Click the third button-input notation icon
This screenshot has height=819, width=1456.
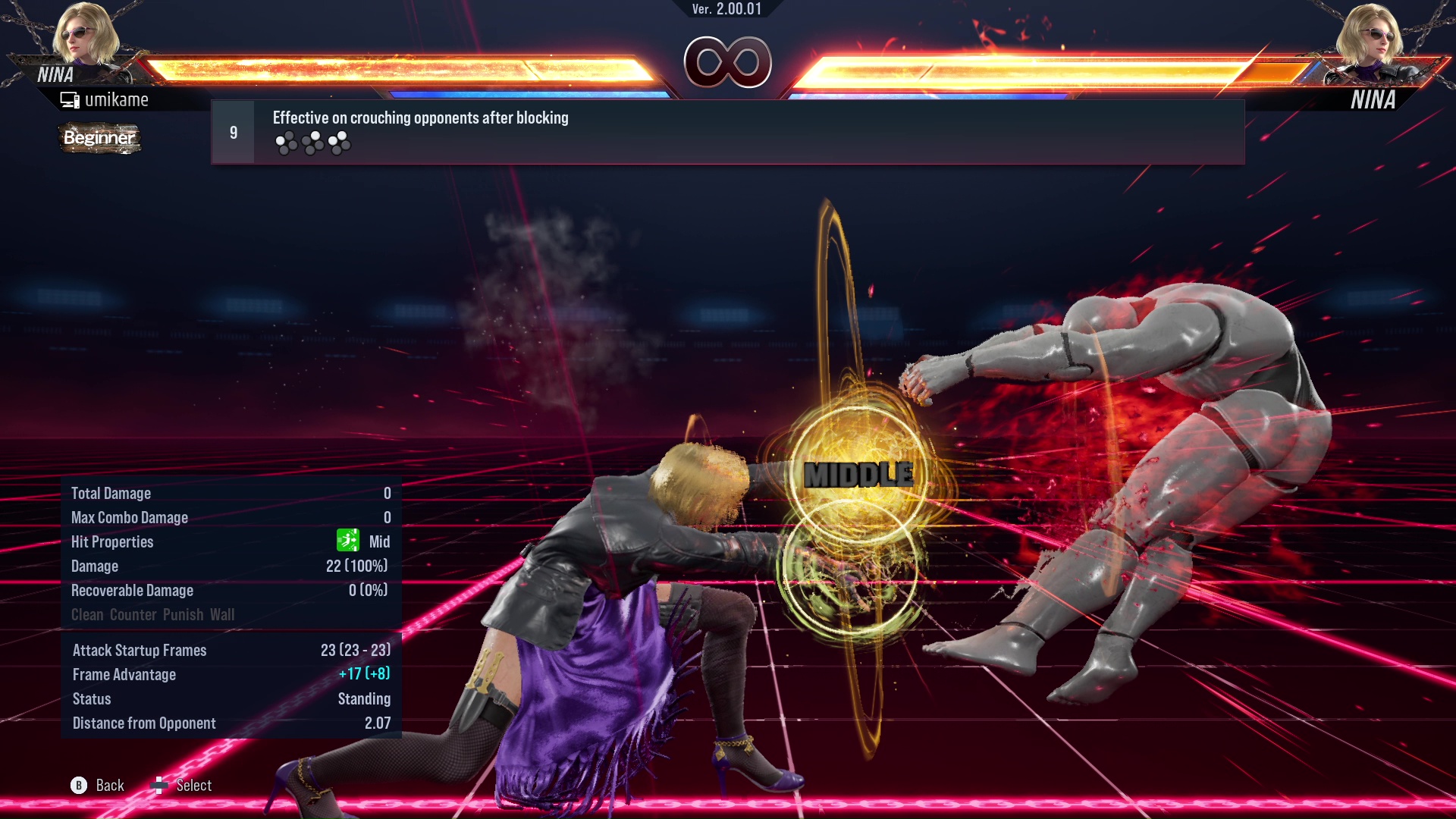[x=339, y=142]
